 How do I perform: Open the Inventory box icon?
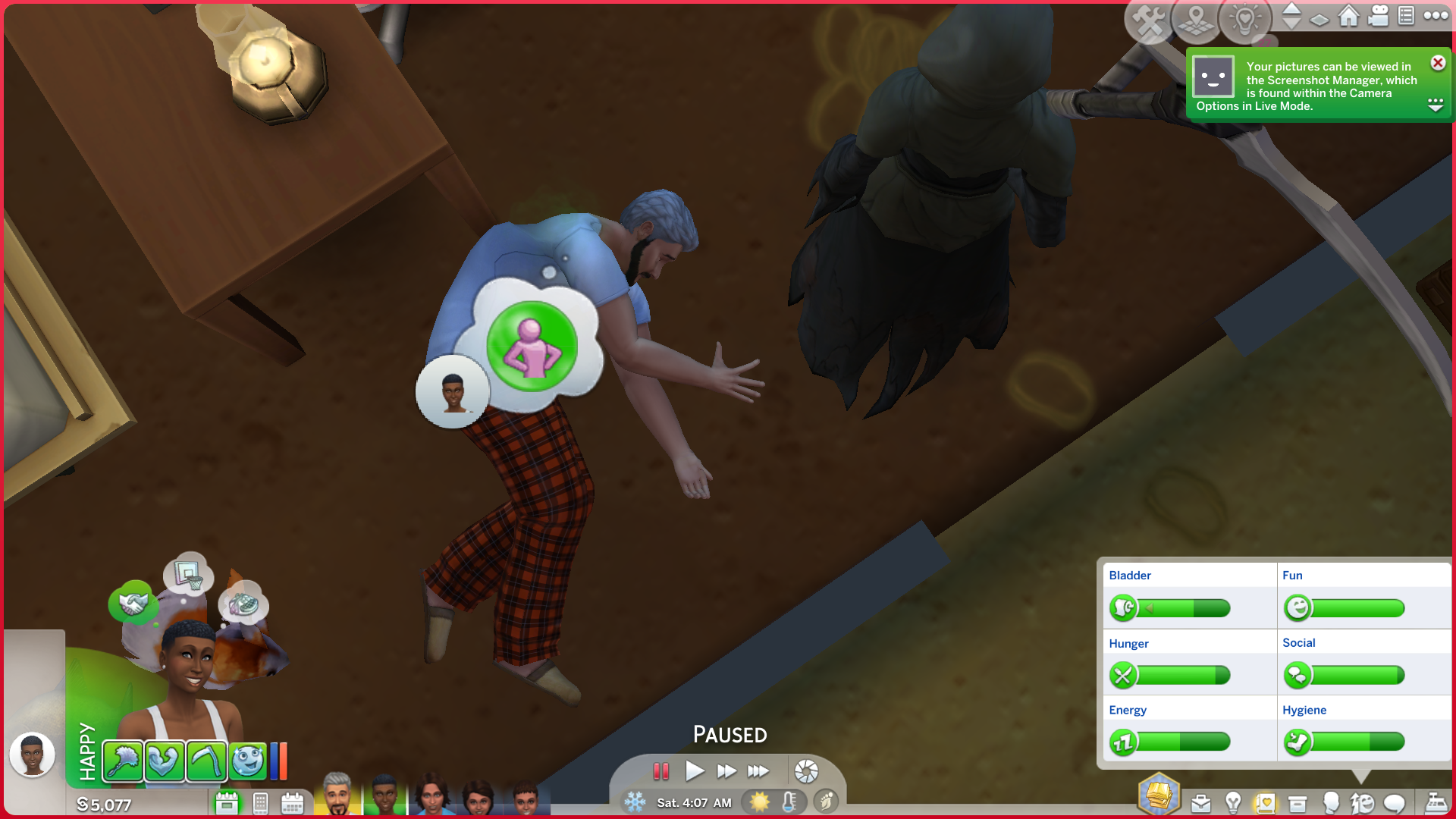click(x=1298, y=803)
